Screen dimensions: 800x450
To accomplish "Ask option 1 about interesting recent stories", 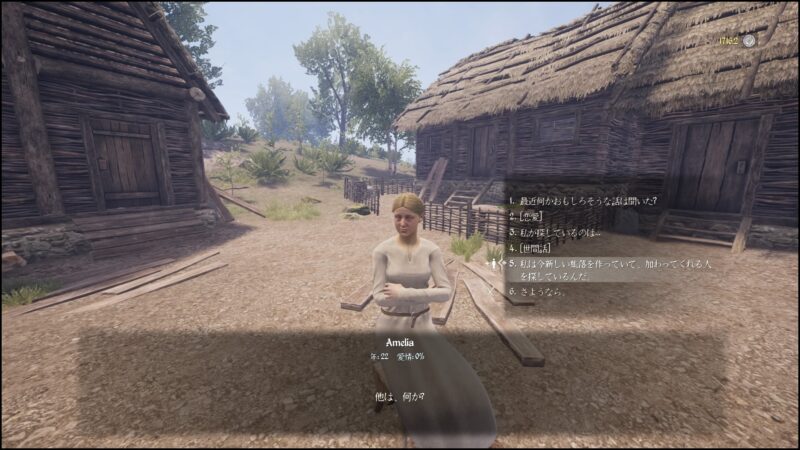I will (x=582, y=199).
